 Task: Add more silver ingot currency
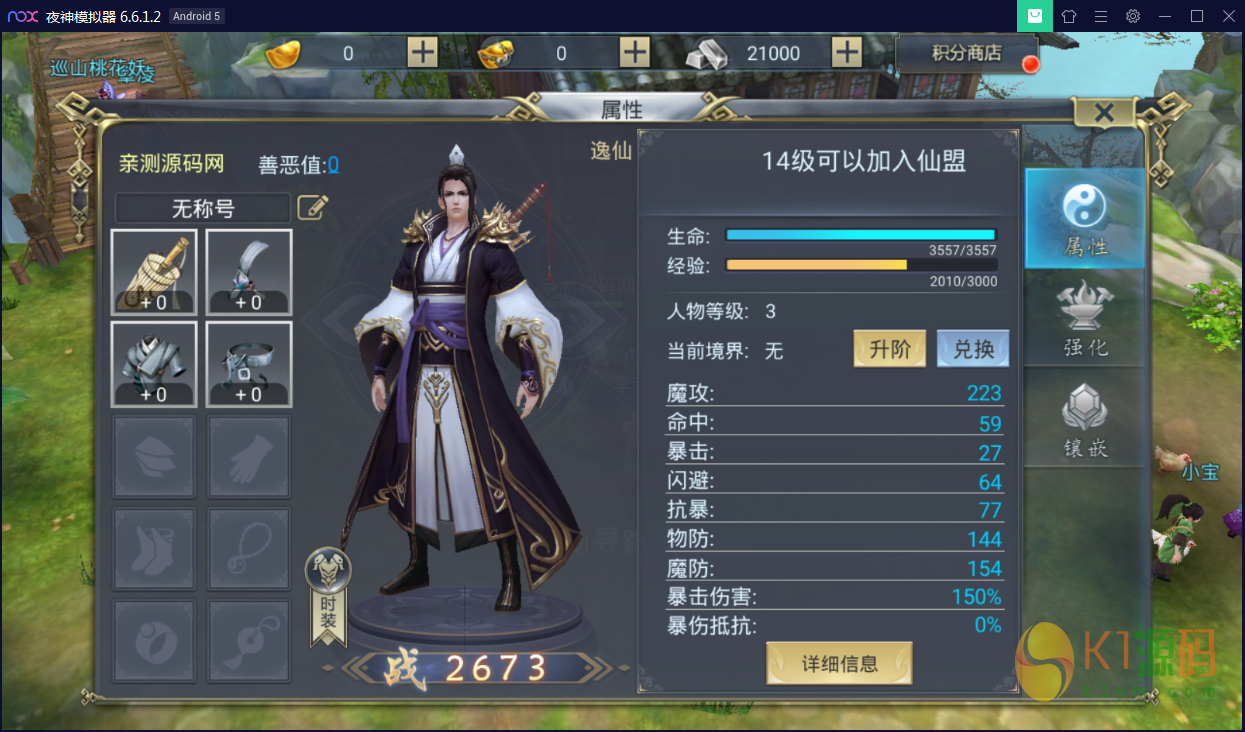coord(846,53)
